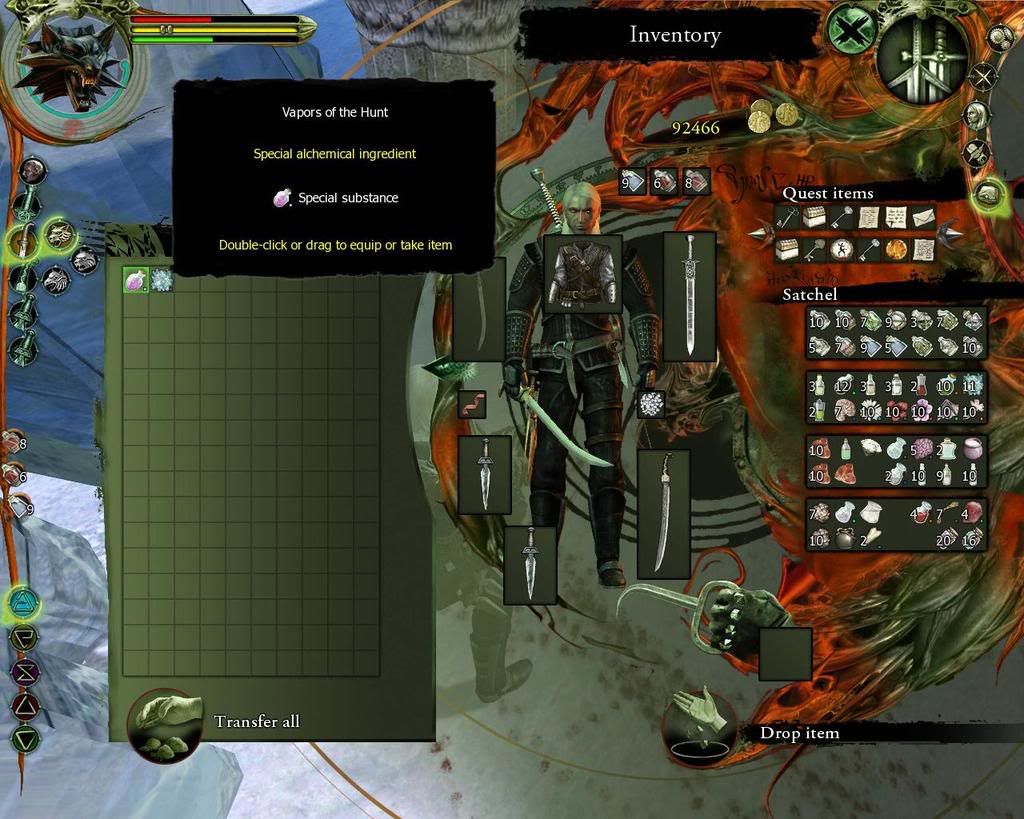Choose the straight longsword slot beside the armor
The image size is (1024, 819).
click(689, 296)
